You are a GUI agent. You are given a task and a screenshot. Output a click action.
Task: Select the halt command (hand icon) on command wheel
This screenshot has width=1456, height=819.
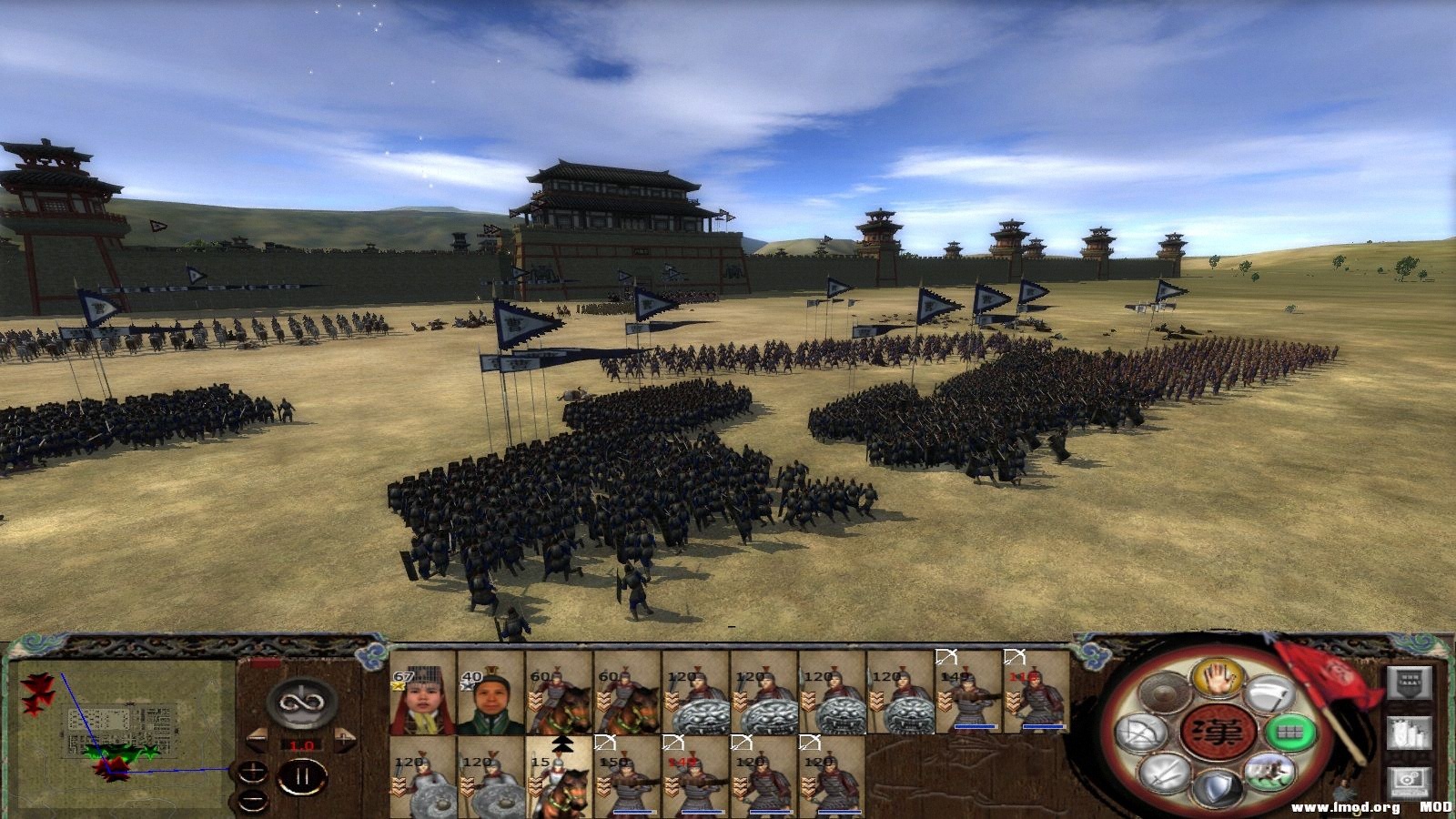point(1218,681)
